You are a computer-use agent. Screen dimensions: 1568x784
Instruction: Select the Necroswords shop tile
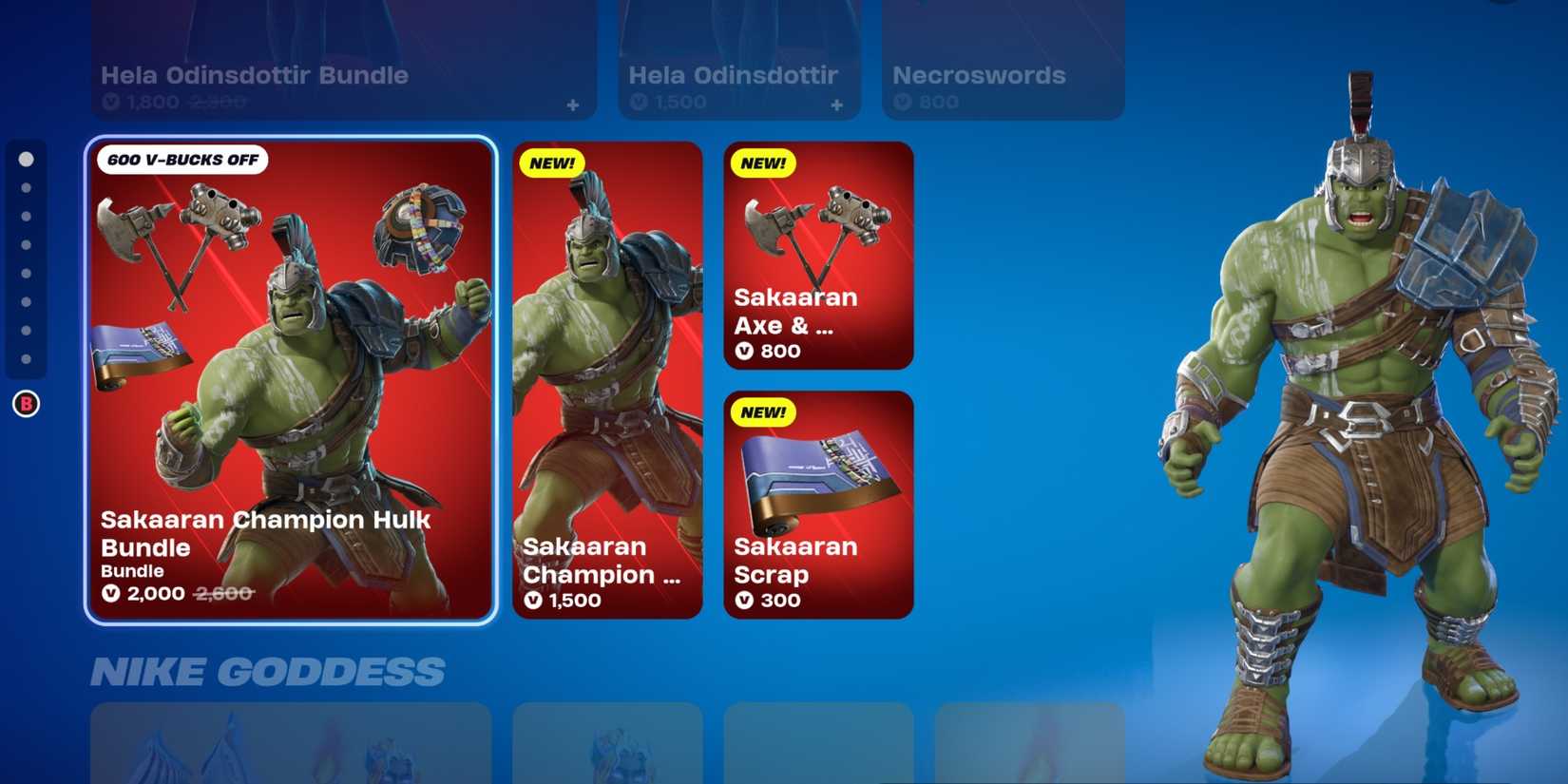(1003, 57)
